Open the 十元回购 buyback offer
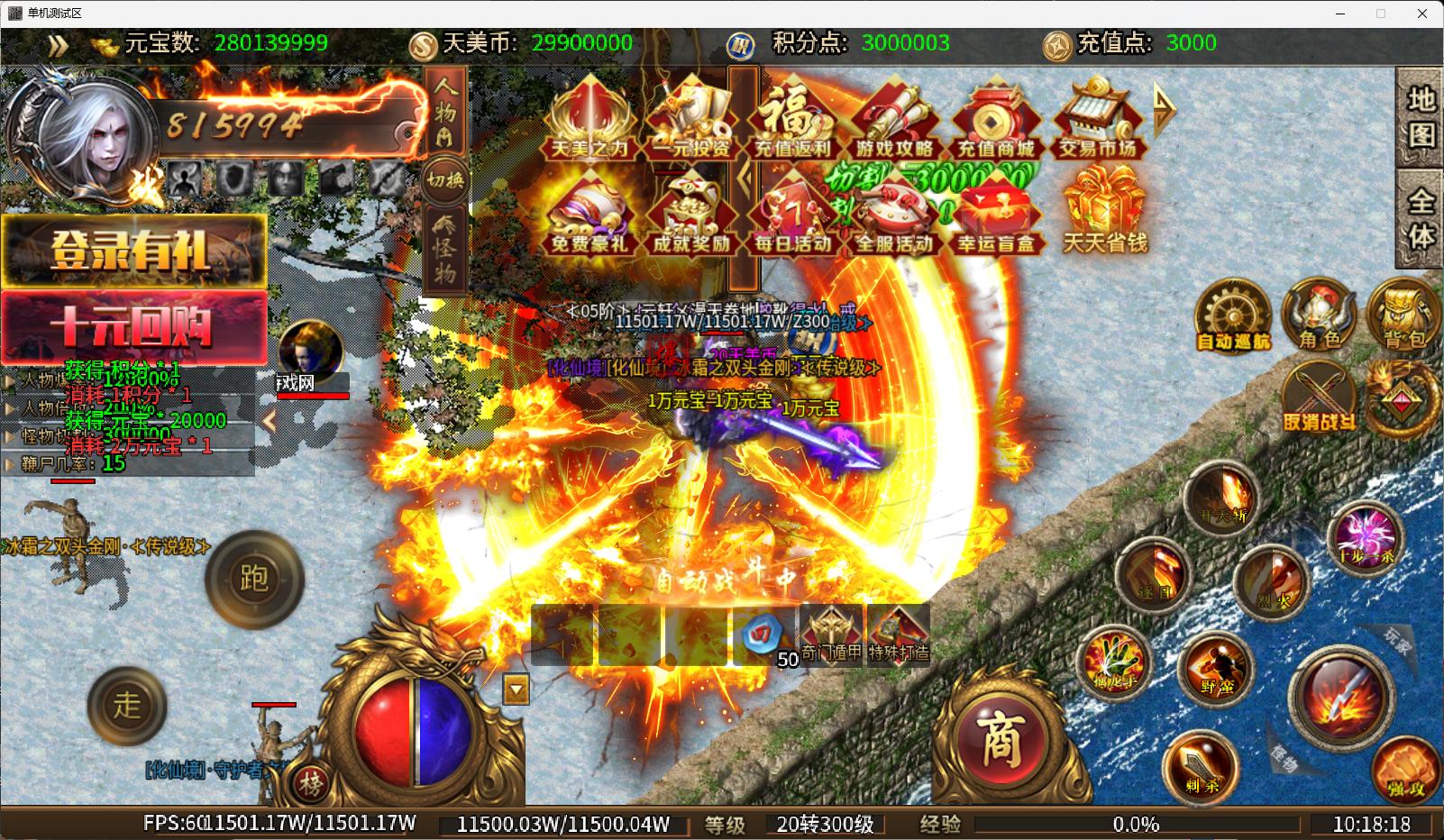Image resolution: width=1444 pixels, height=840 pixels. pyautogui.click(x=133, y=326)
